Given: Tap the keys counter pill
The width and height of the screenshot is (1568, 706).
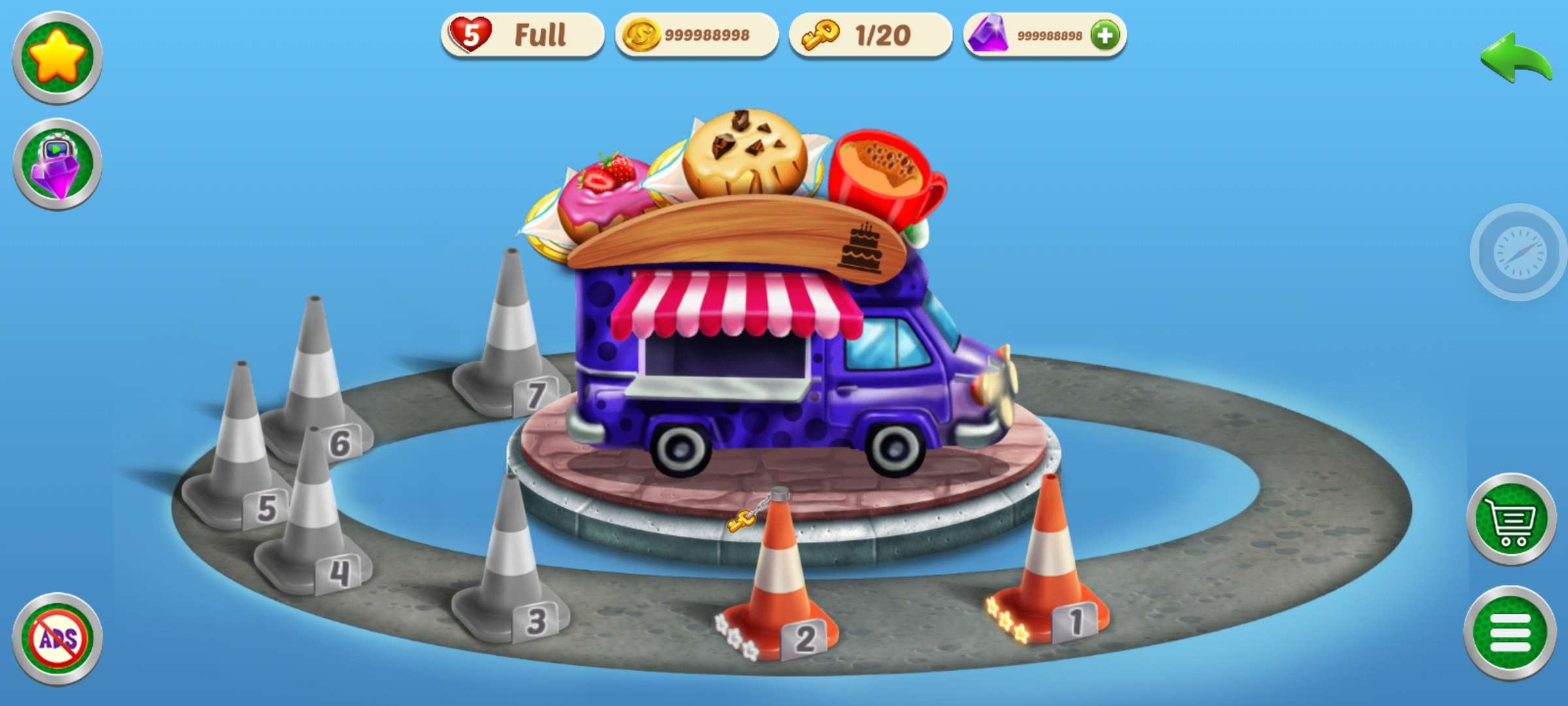Looking at the screenshot, I should [870, 35].
